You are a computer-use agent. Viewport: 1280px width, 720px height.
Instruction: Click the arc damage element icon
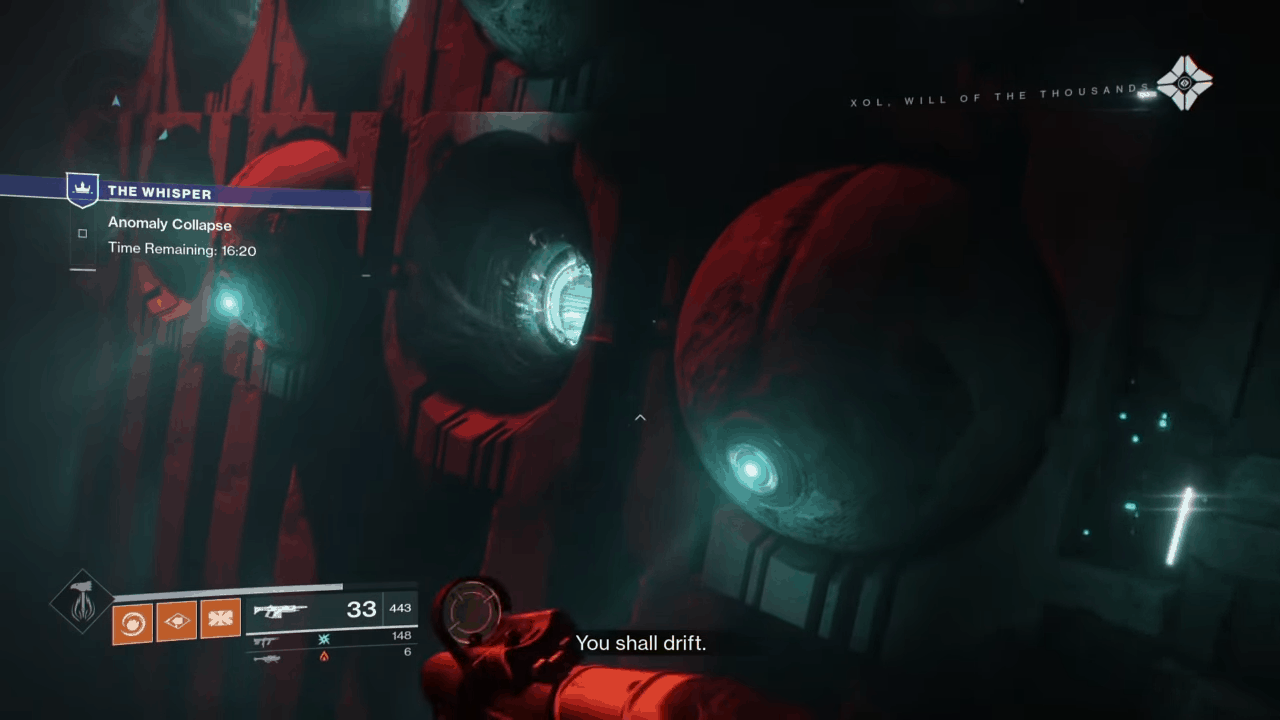pyautogui.click(x=323, y=640)
